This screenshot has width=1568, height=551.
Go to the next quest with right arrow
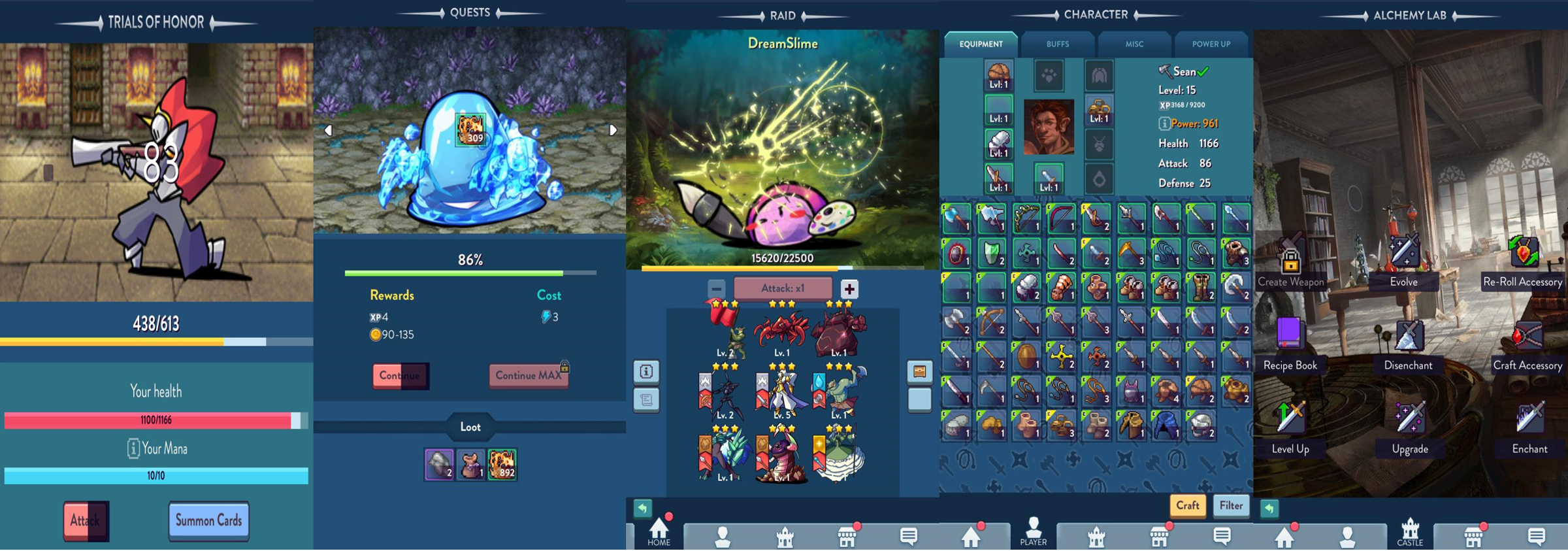(613, 130)
